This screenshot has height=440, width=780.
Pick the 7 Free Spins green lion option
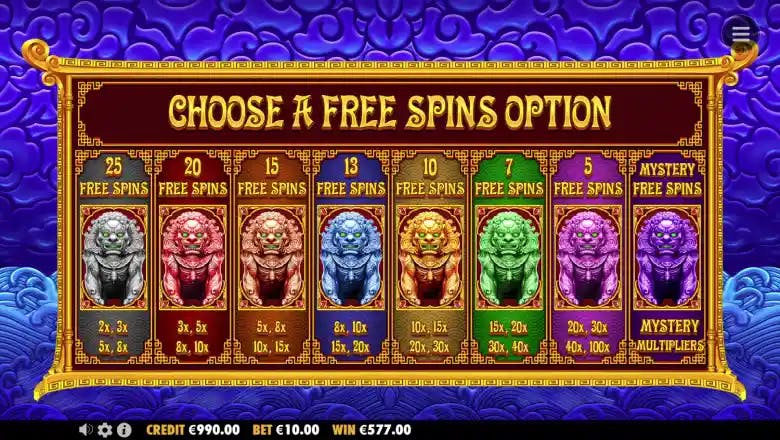coord(508,258)
